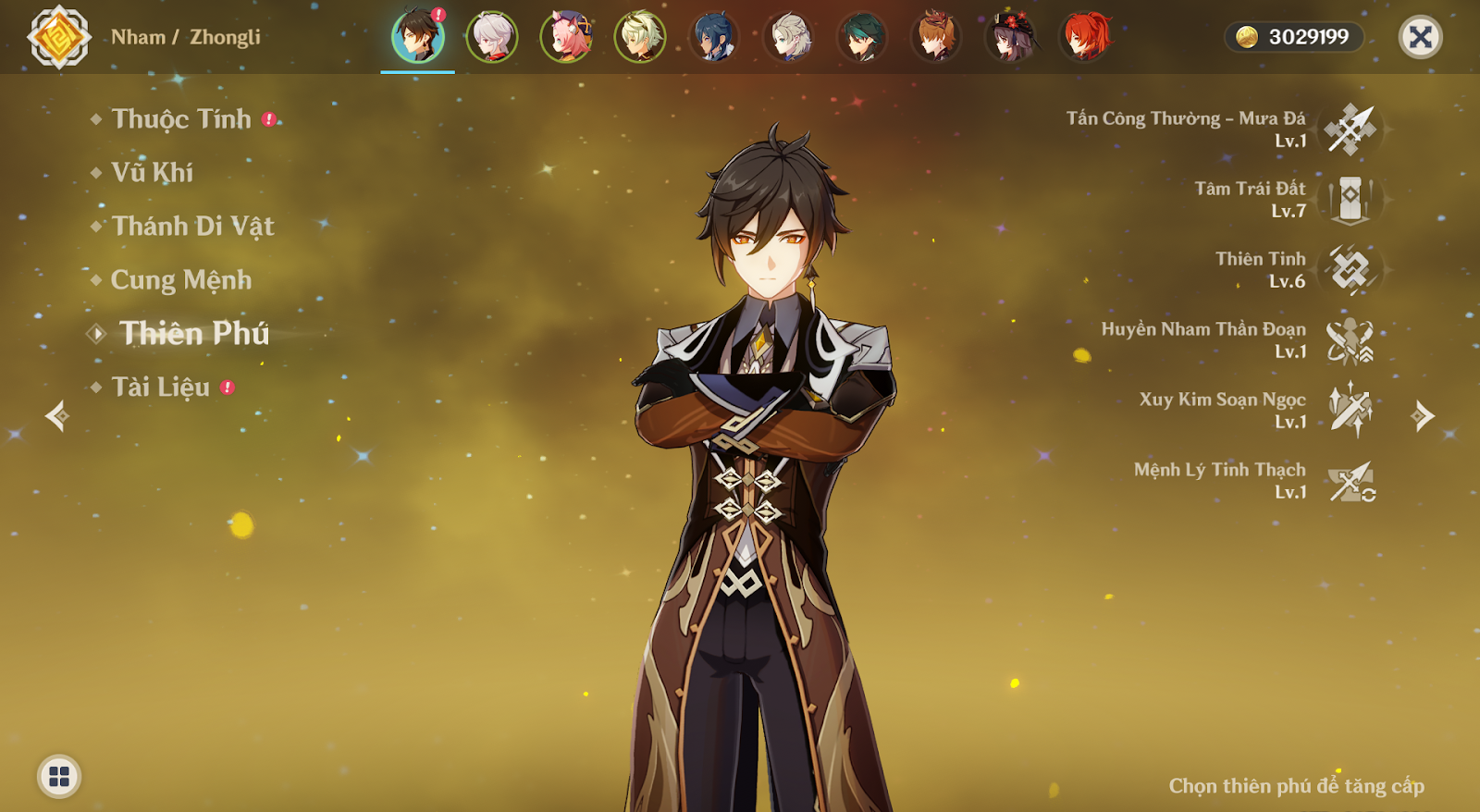Image resolution: width=1480 pixels, height=812 pixels.
Task: Pick the Thiên Tinh talent
Action: click(x=1350, y=270)
